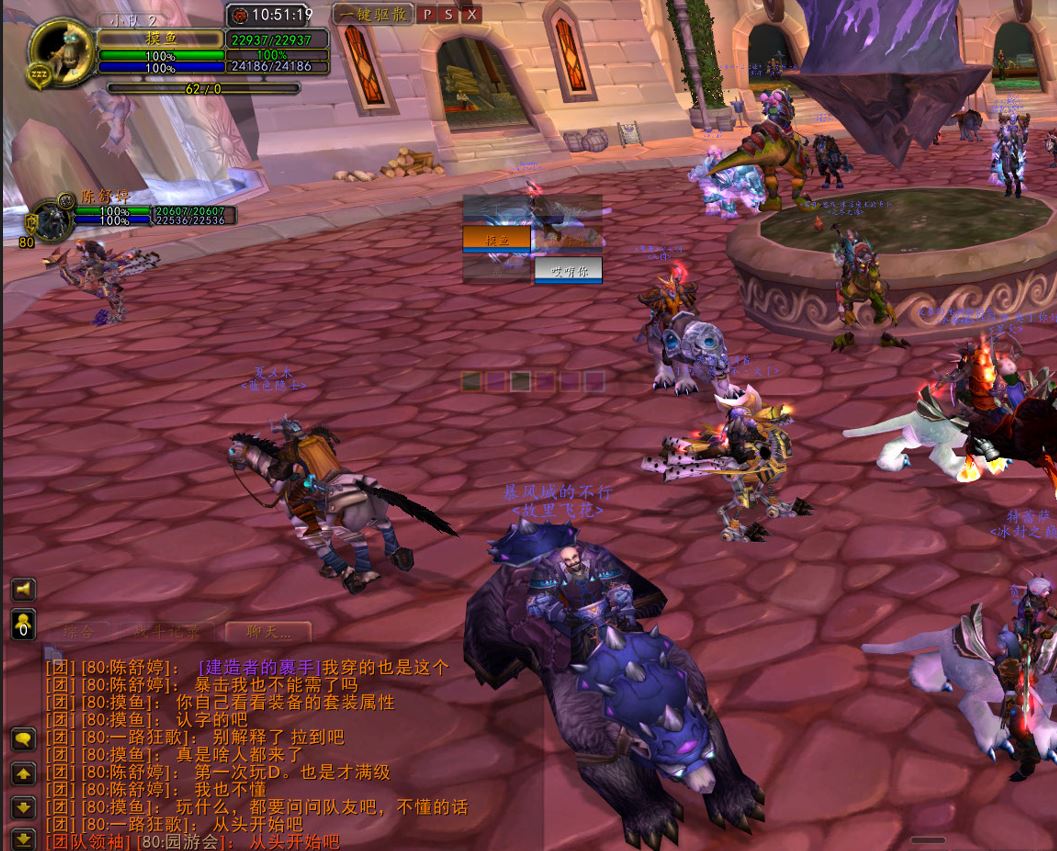Viewport: 1057px width, 851px height.
Task: Select the orange 摸鱼 raid frame
Action: [496, 238]
